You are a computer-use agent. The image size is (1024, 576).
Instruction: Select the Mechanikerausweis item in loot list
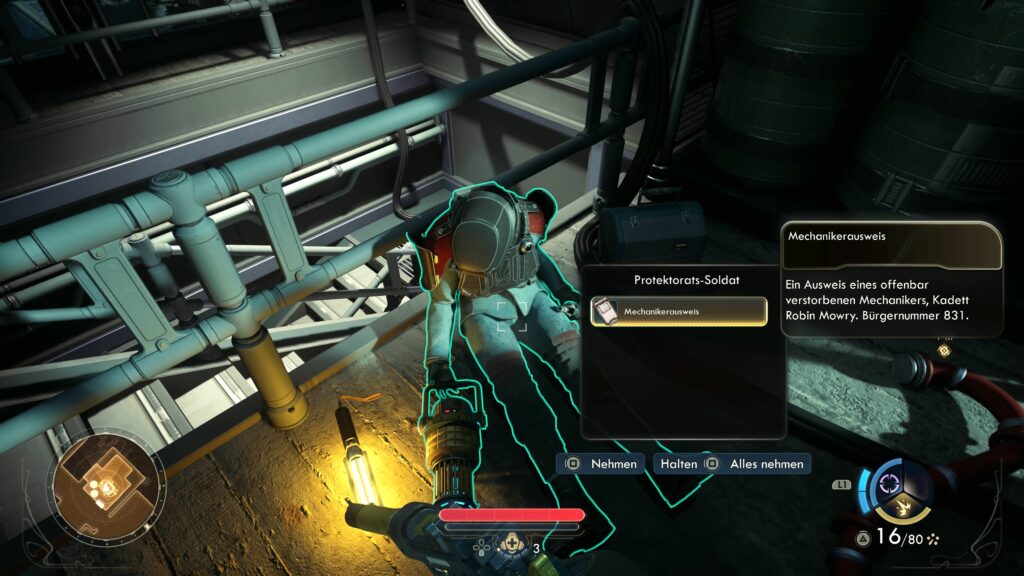[678, 312]
